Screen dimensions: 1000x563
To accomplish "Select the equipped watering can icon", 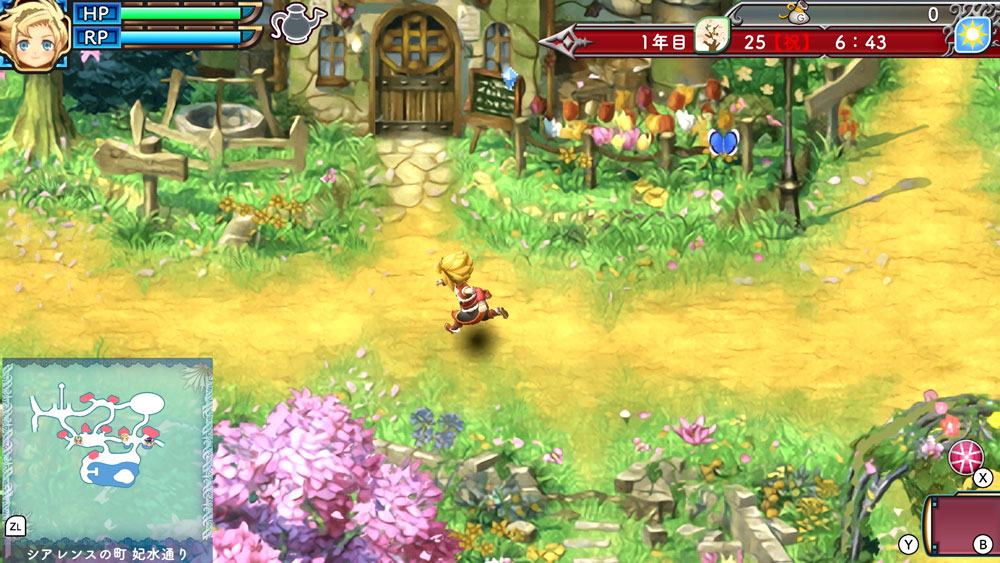I will (298, 23).
